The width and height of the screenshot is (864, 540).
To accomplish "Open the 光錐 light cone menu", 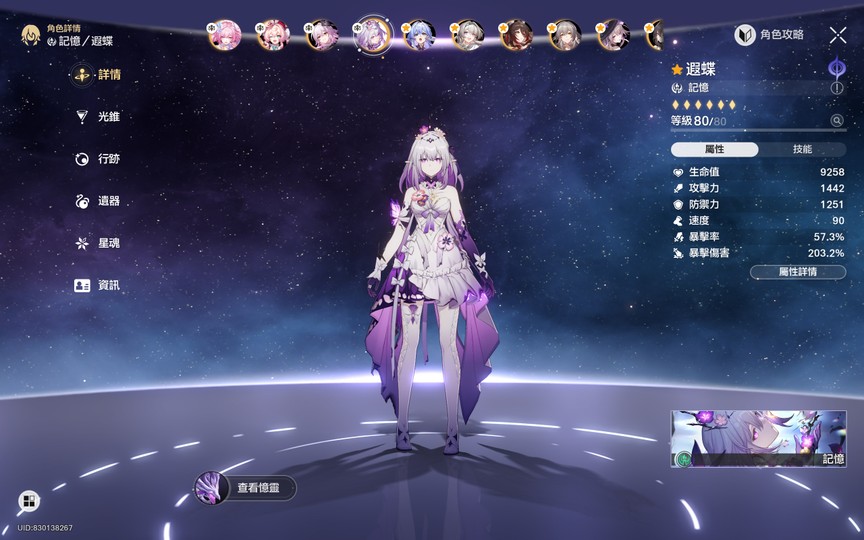I will (100, 117).
